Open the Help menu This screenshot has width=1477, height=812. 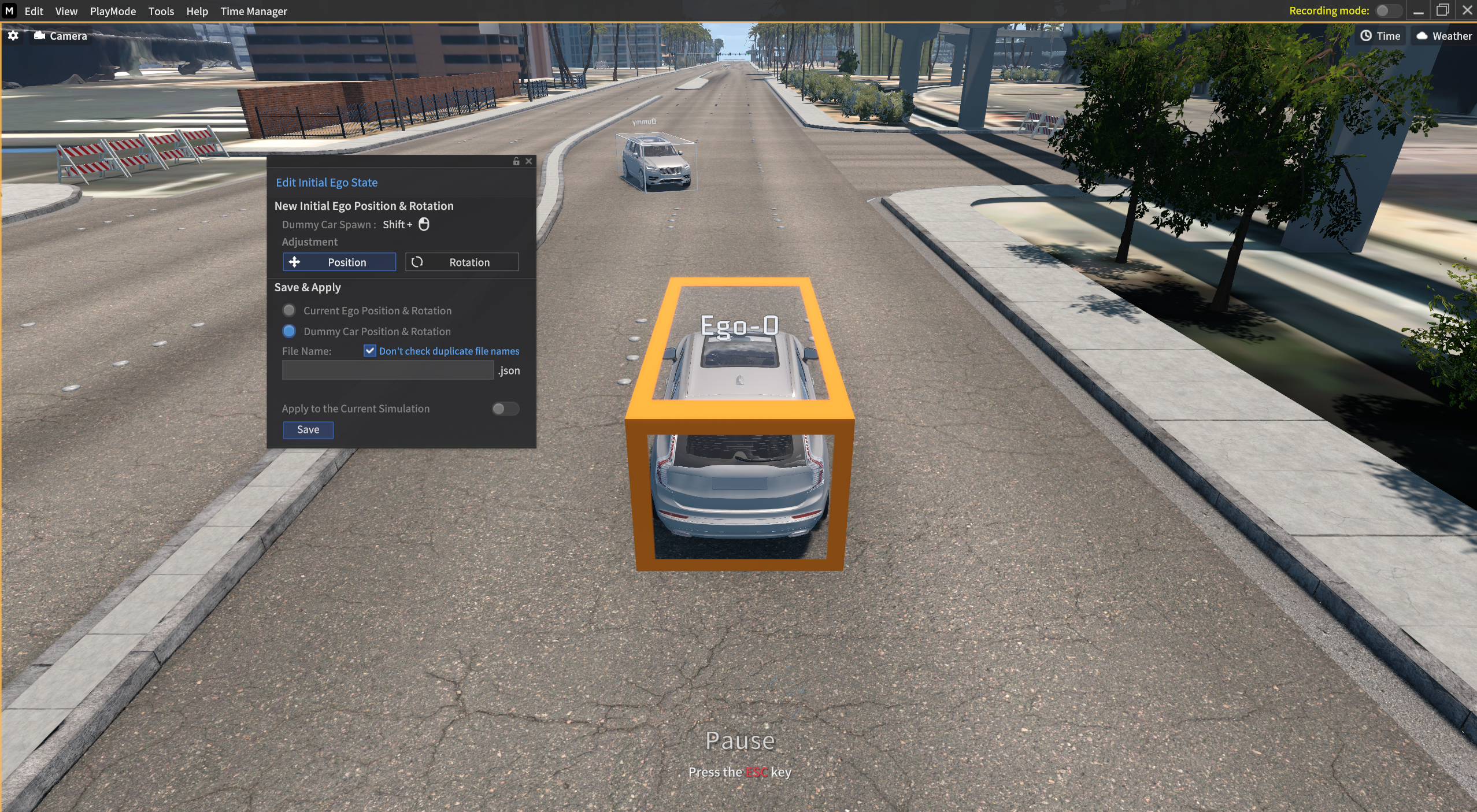point(197,11)
